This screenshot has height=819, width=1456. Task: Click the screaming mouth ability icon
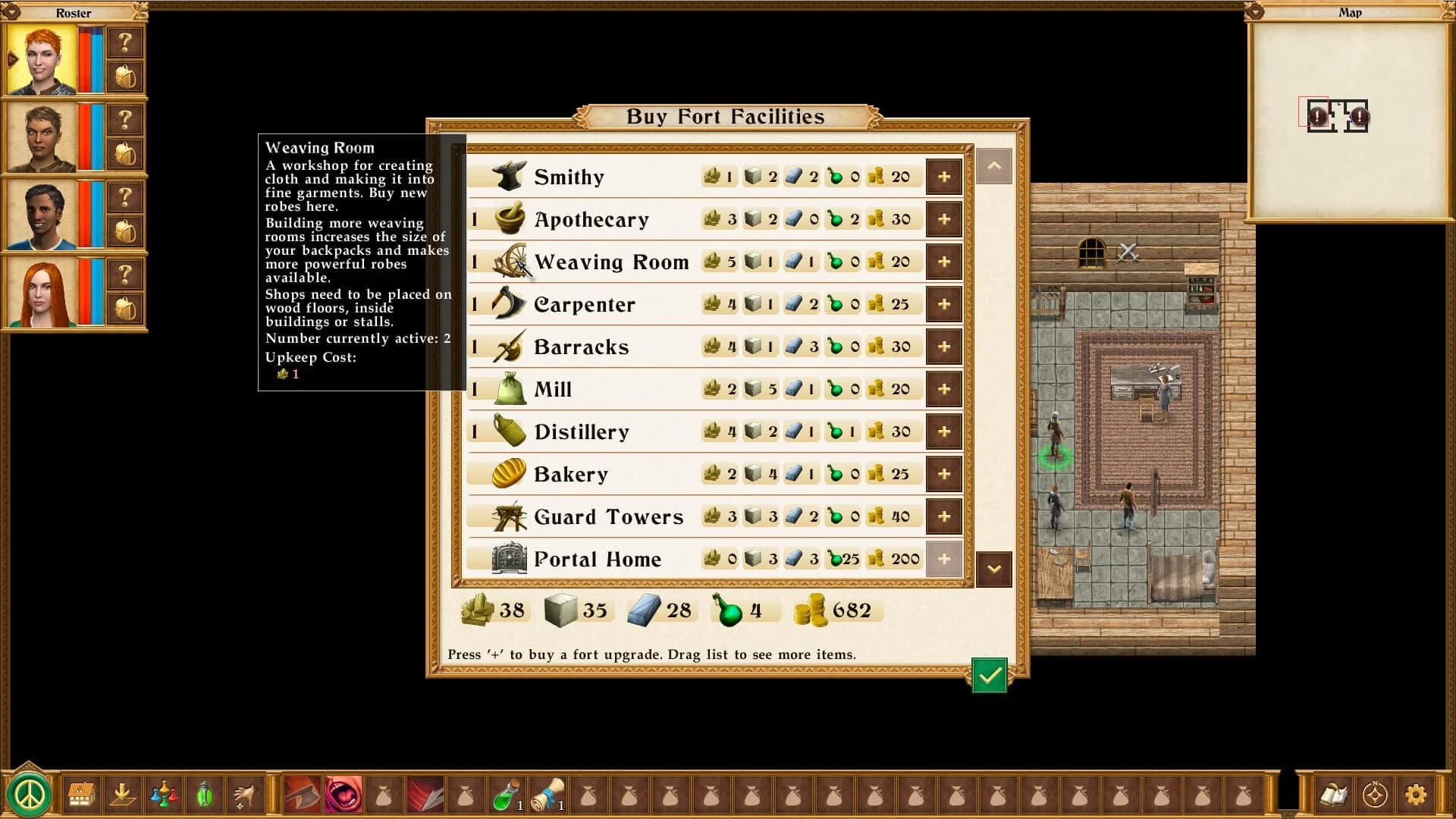pyautogui.click(x=342, y=795)
